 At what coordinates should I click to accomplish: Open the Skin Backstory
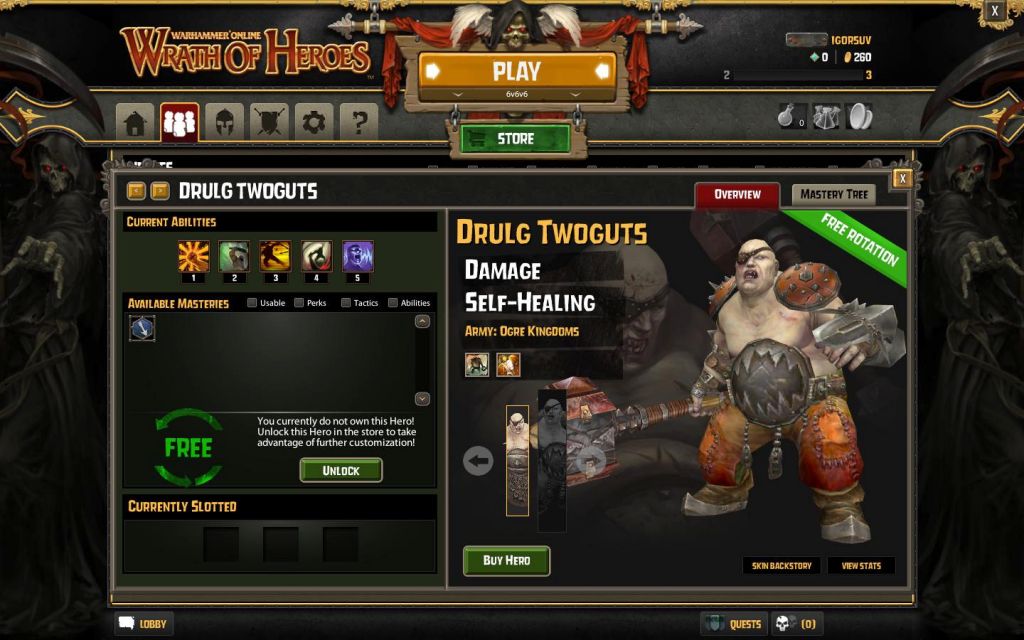click(781, 566)
